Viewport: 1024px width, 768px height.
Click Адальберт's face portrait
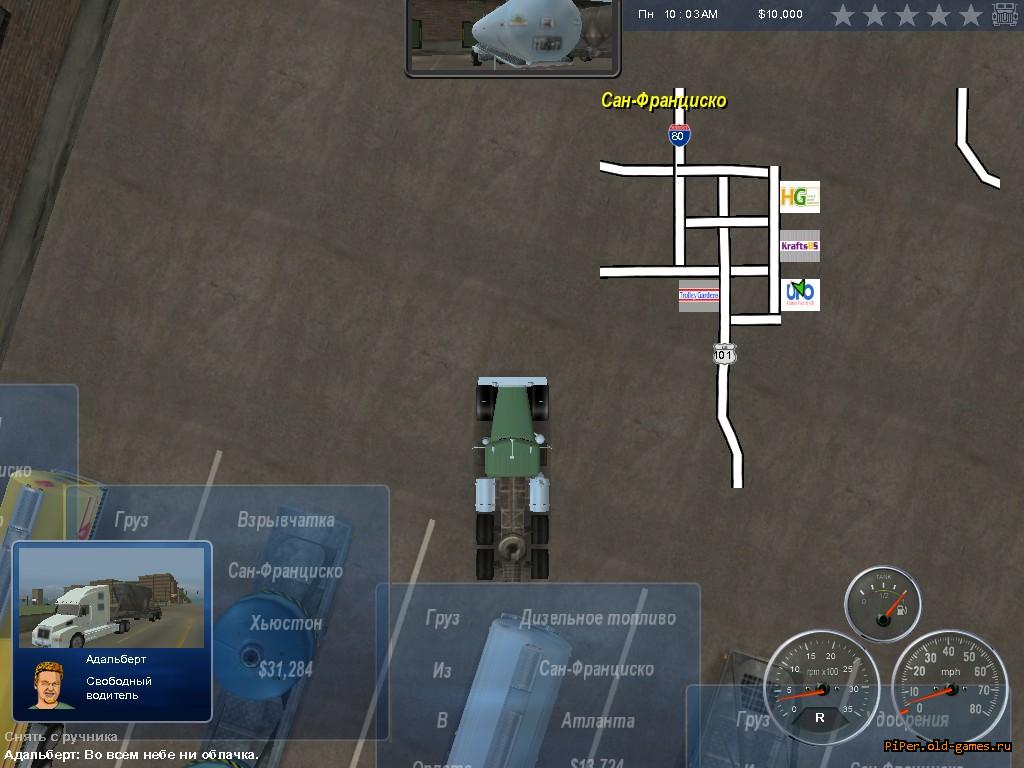46,685
